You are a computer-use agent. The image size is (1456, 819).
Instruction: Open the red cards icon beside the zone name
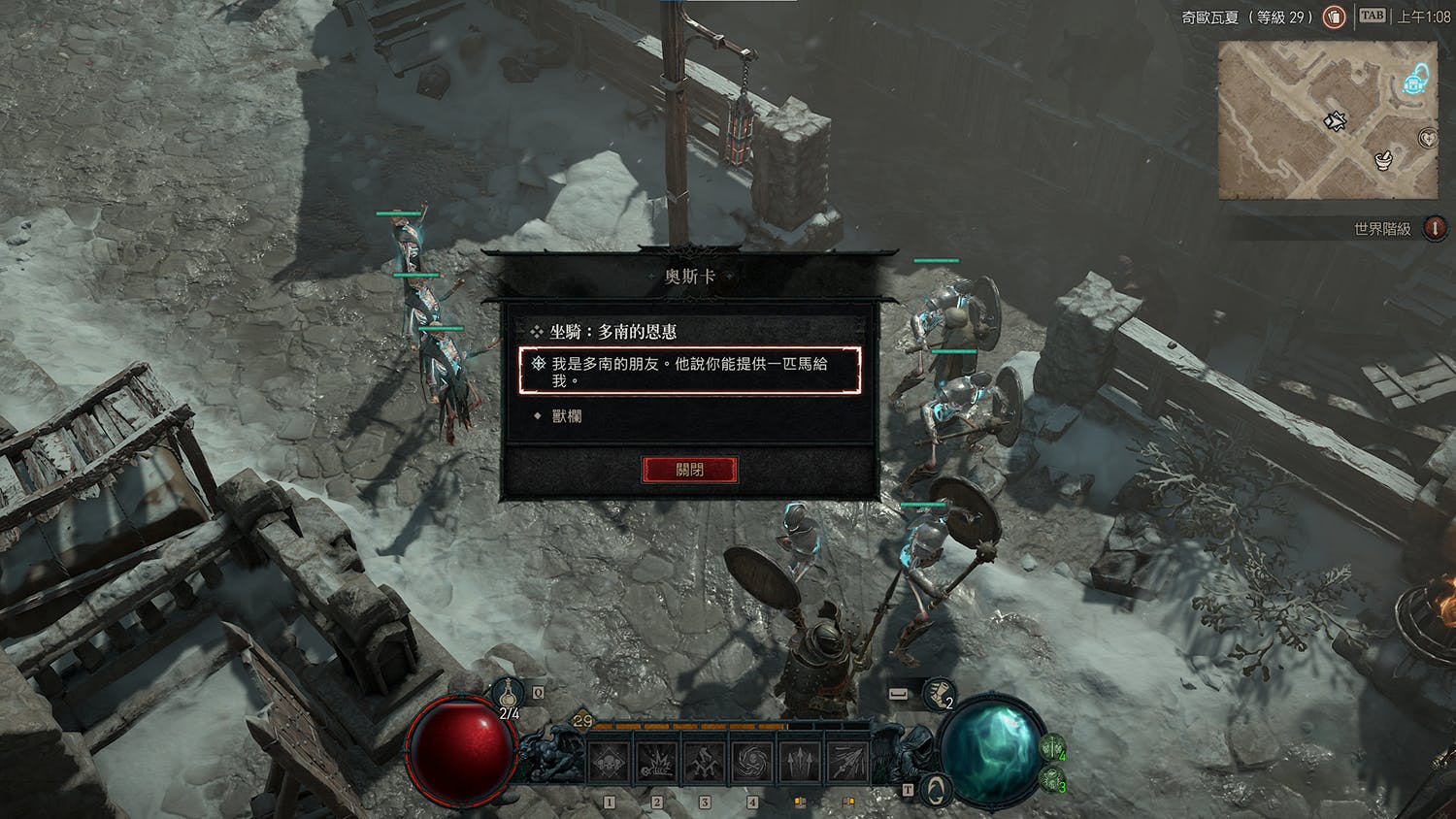[1335, 16]
